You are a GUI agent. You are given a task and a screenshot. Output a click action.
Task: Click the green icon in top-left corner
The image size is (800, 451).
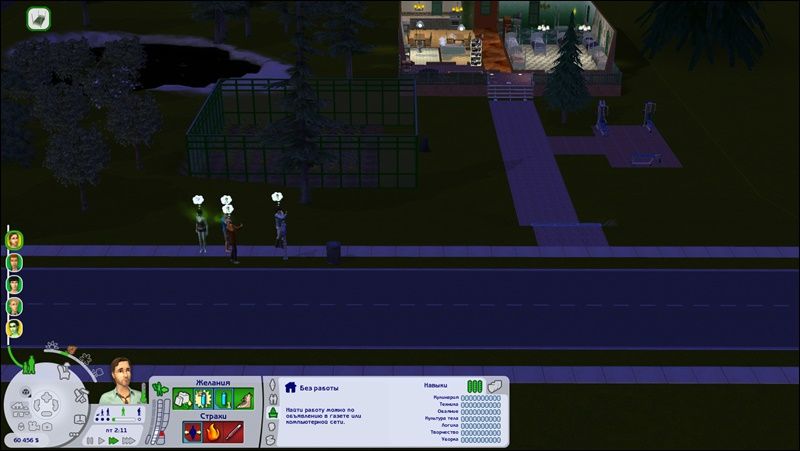(38, 18)
